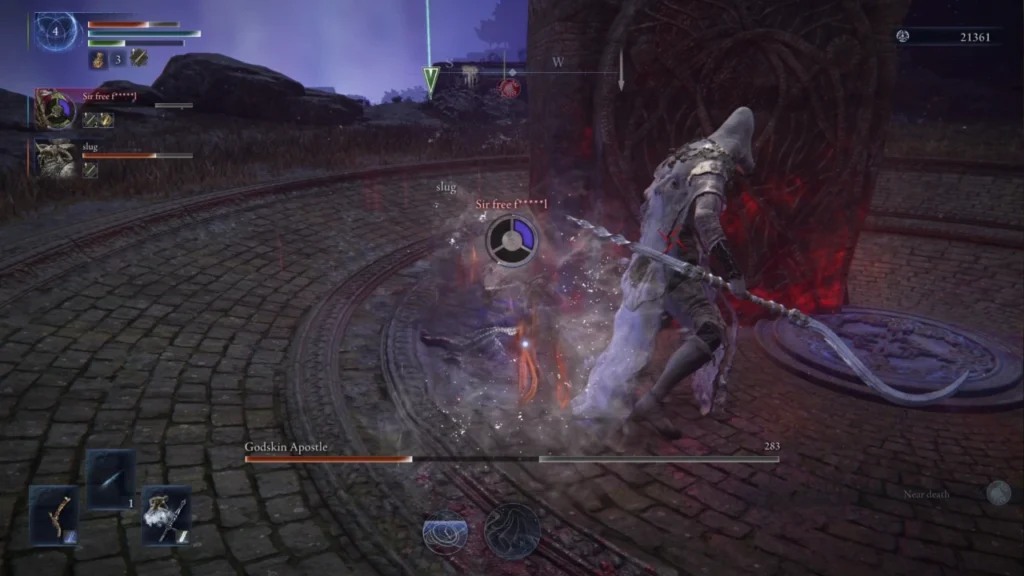Select slug teammate portrait
This screenshot has width=1024, height=576.
pos(56,158)
